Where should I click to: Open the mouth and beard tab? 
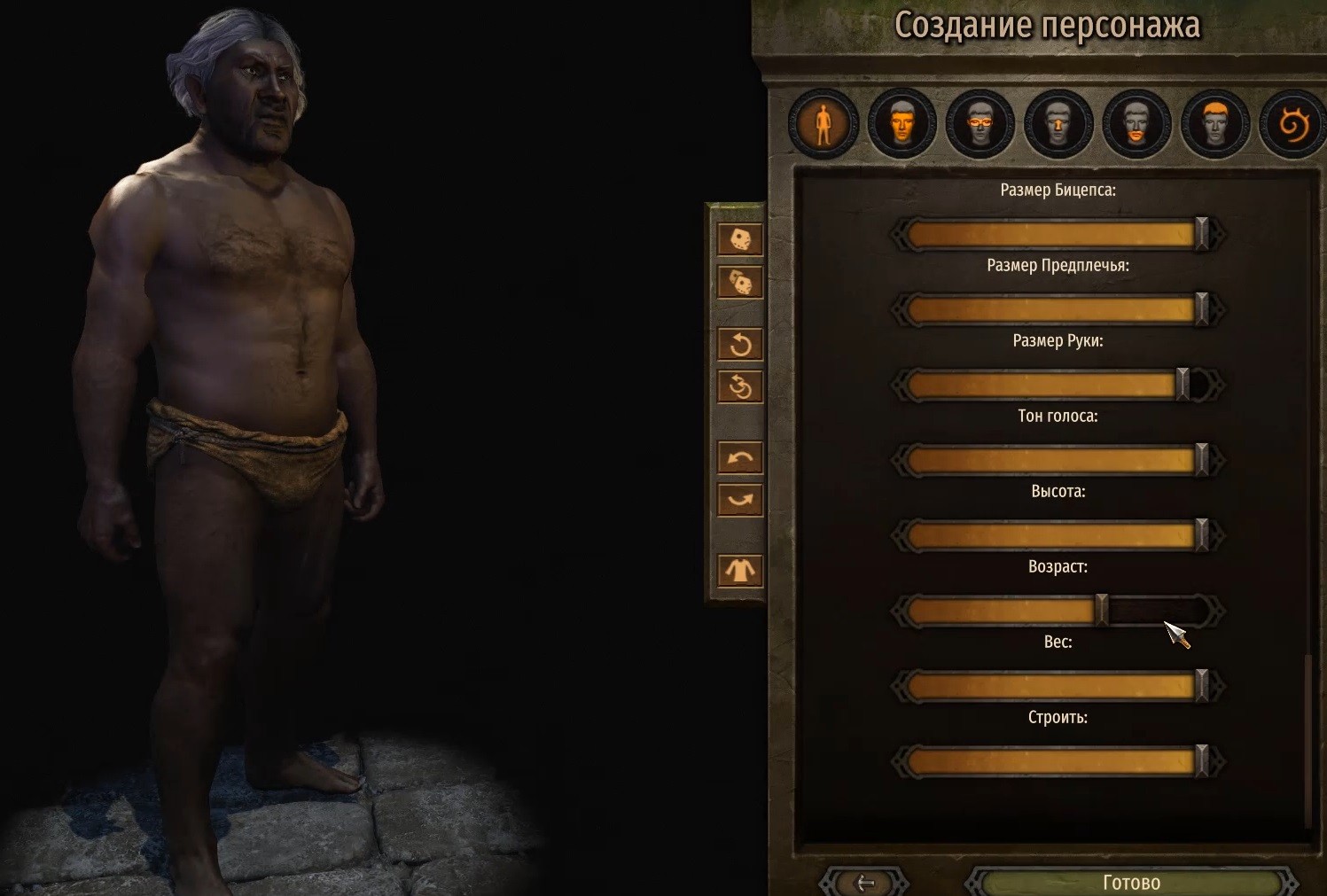[x=1136, y=125]
